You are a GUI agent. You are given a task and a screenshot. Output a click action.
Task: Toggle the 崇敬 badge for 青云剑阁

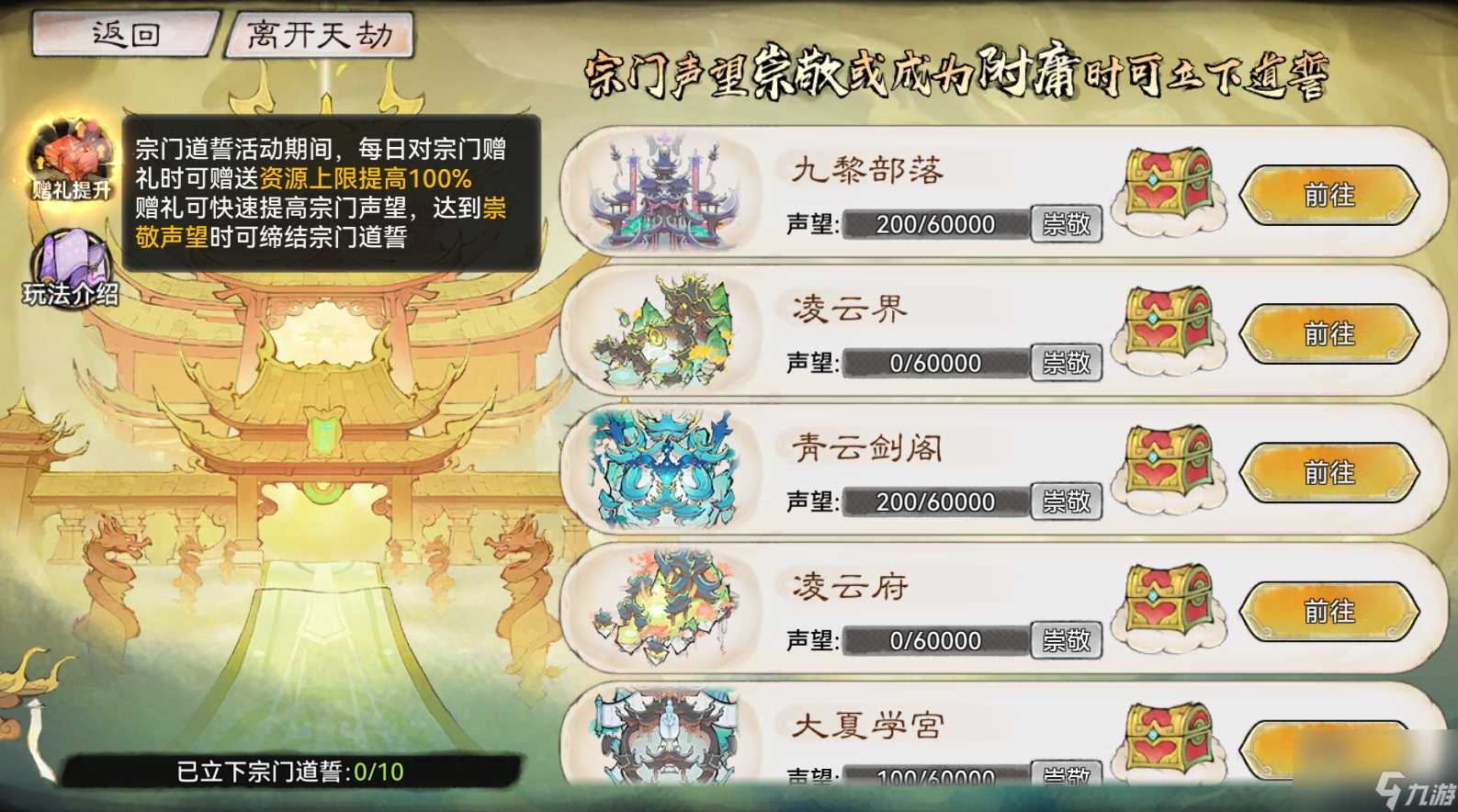[1067, 502]
